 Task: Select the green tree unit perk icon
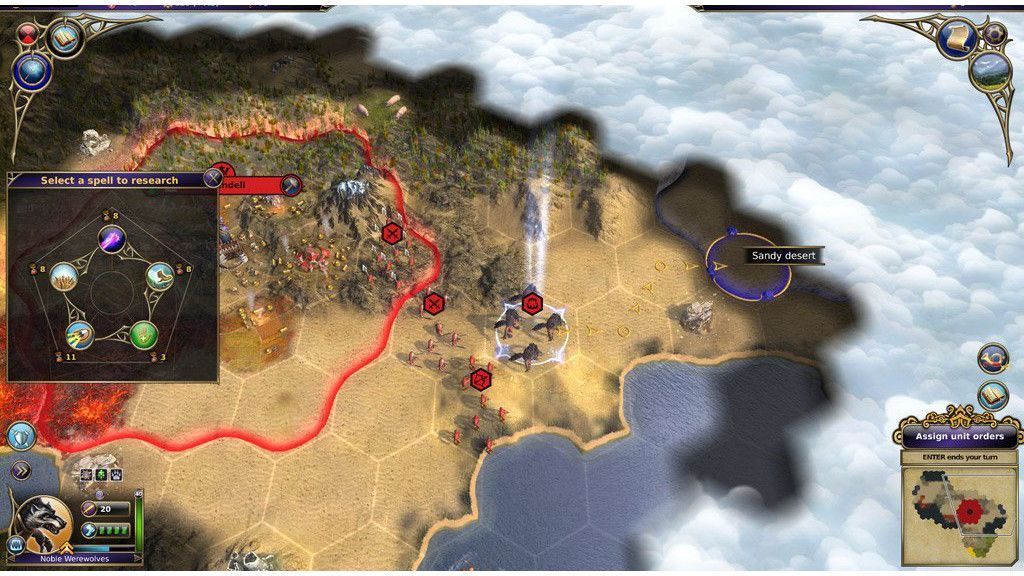[x=100, y=474]
